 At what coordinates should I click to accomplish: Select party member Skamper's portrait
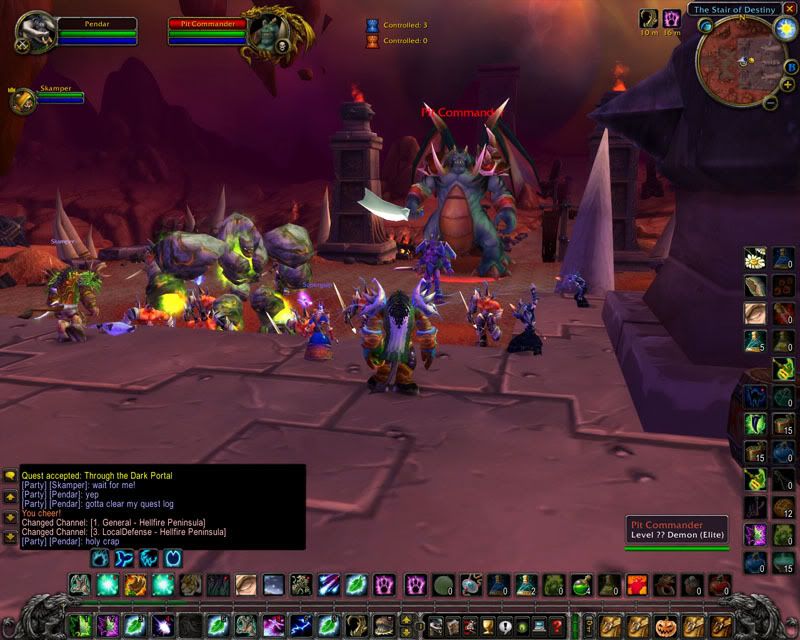coord(22,99)
